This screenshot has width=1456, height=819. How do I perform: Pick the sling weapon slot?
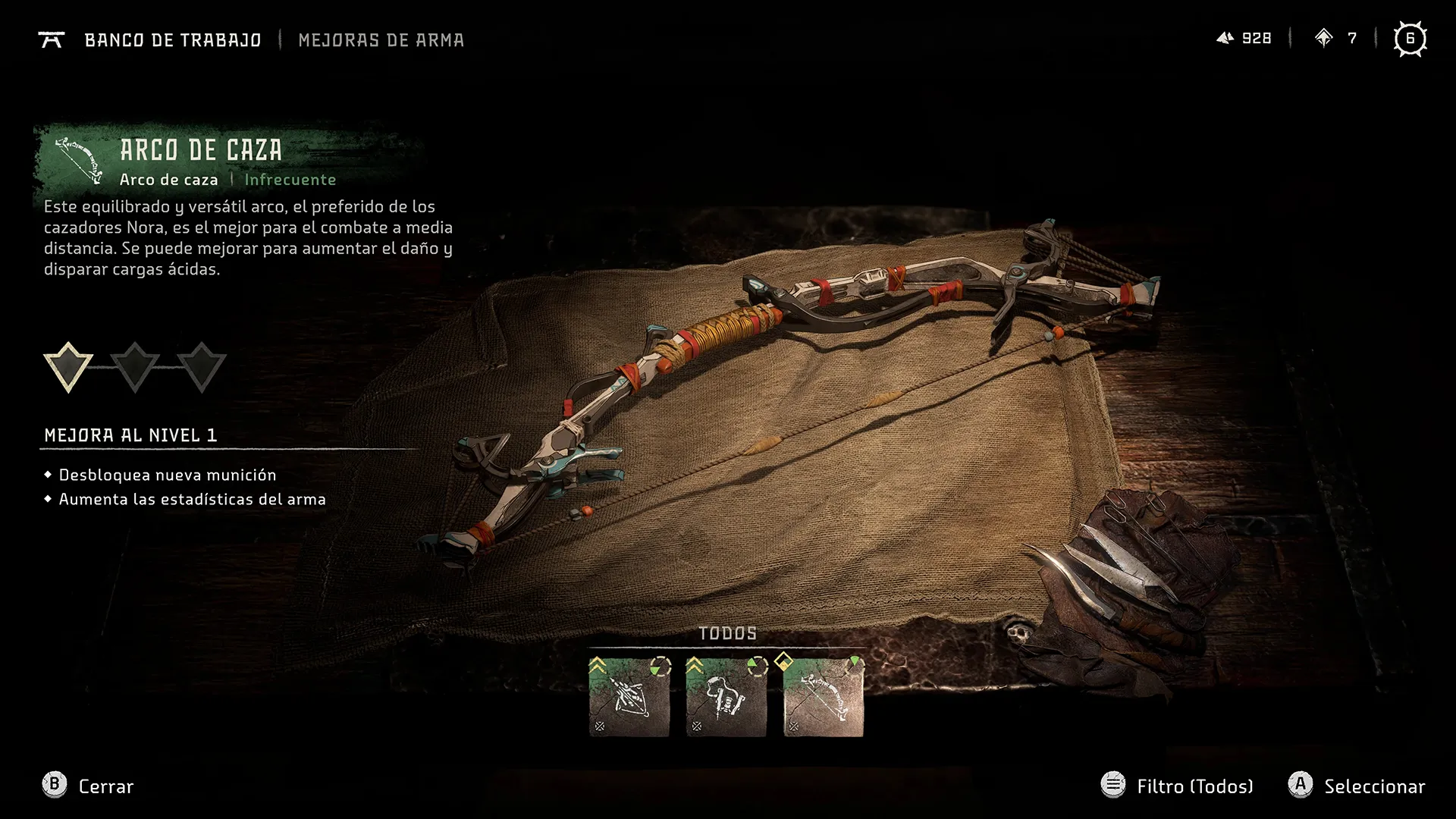point(726,697)
